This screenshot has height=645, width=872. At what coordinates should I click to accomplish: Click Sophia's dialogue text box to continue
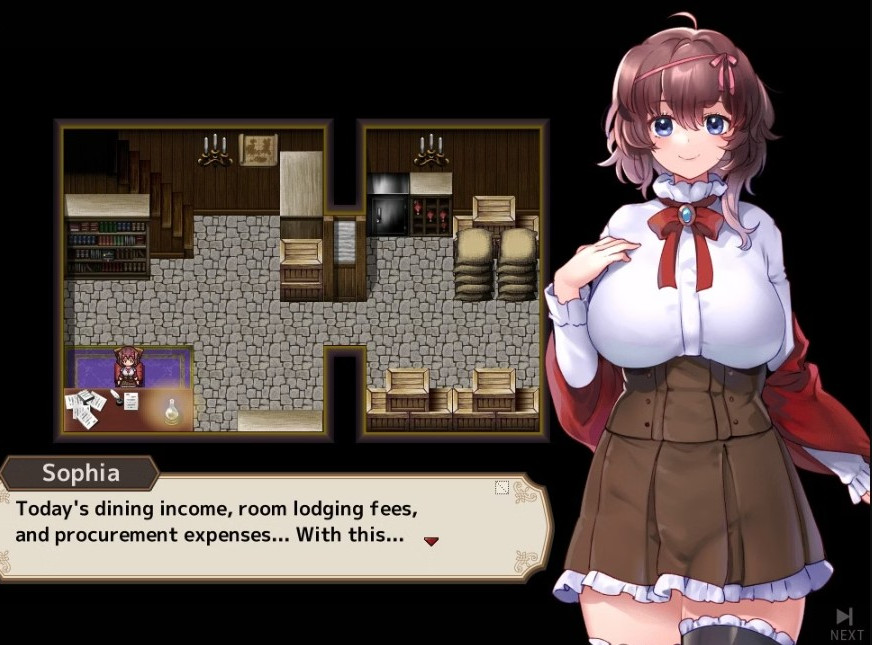[270, 525]
